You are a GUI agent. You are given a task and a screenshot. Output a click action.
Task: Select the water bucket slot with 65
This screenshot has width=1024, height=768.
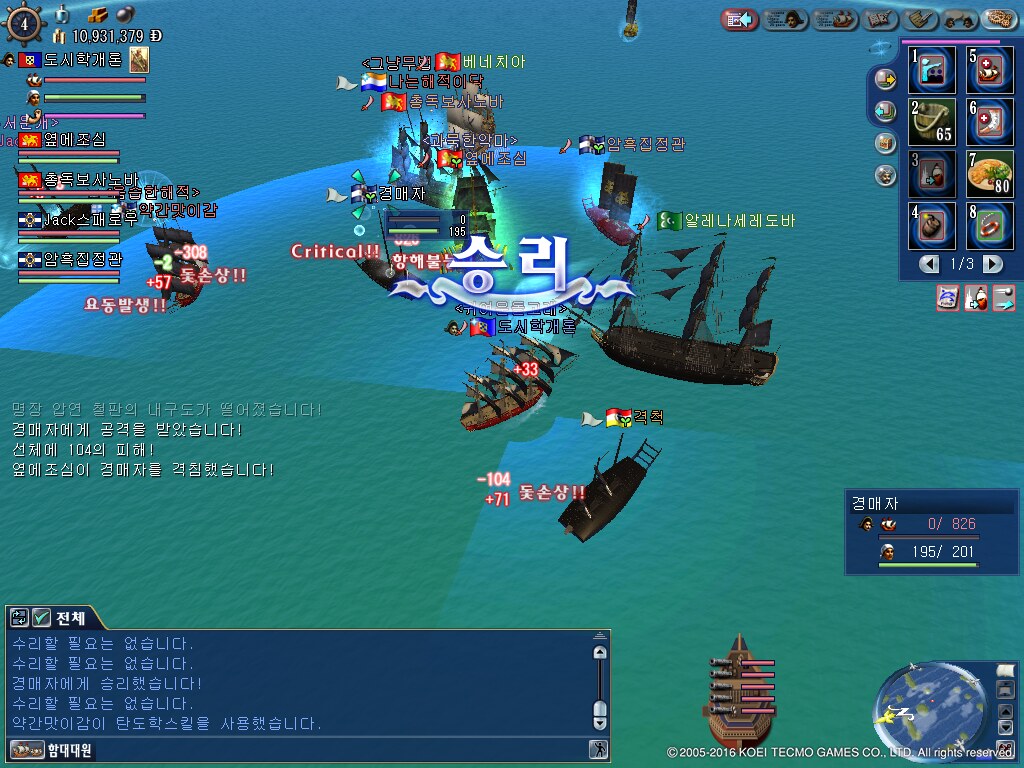tap(932, 120)
